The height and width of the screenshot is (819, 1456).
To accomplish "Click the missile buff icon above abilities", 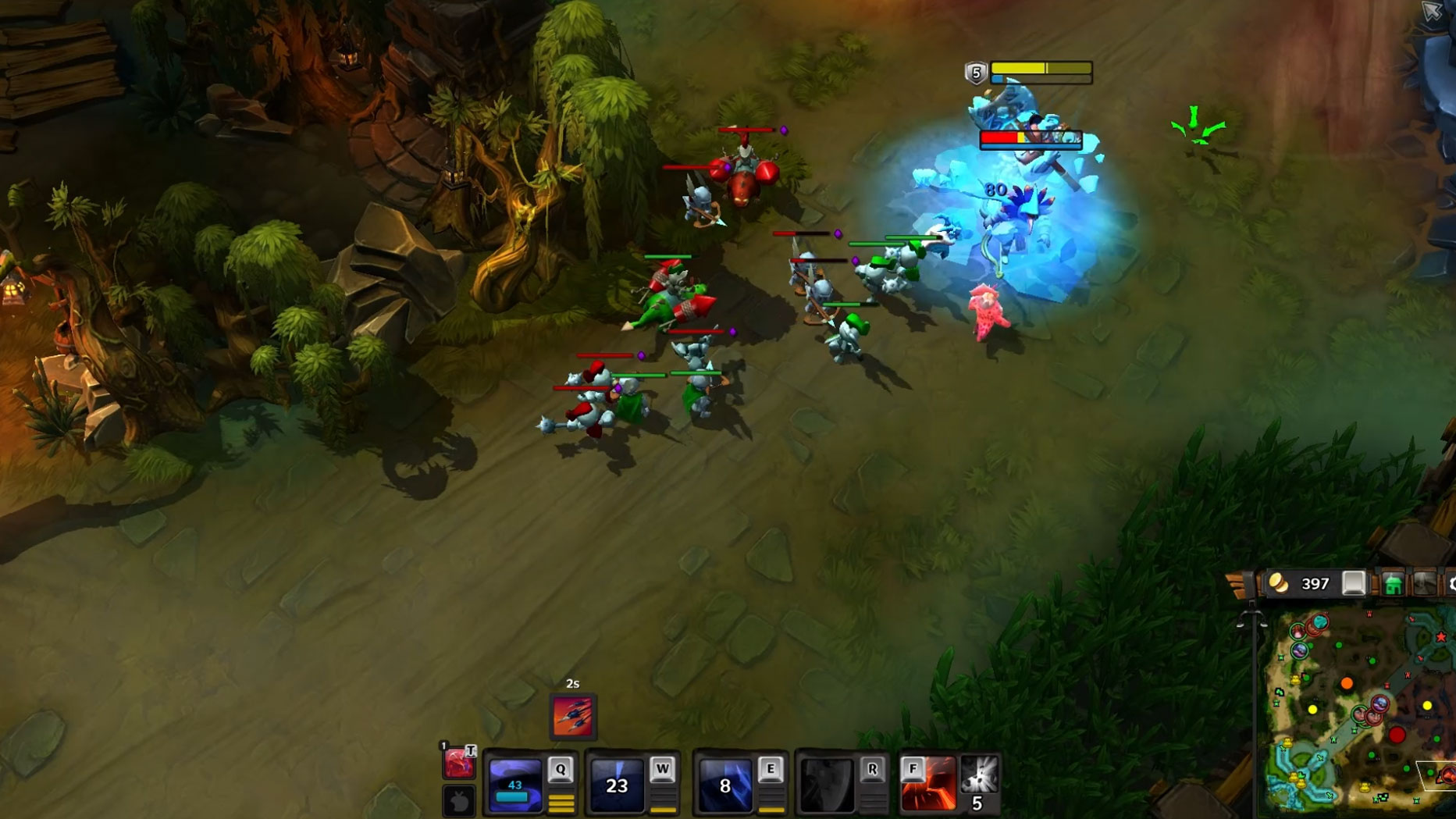I will 573,716.
